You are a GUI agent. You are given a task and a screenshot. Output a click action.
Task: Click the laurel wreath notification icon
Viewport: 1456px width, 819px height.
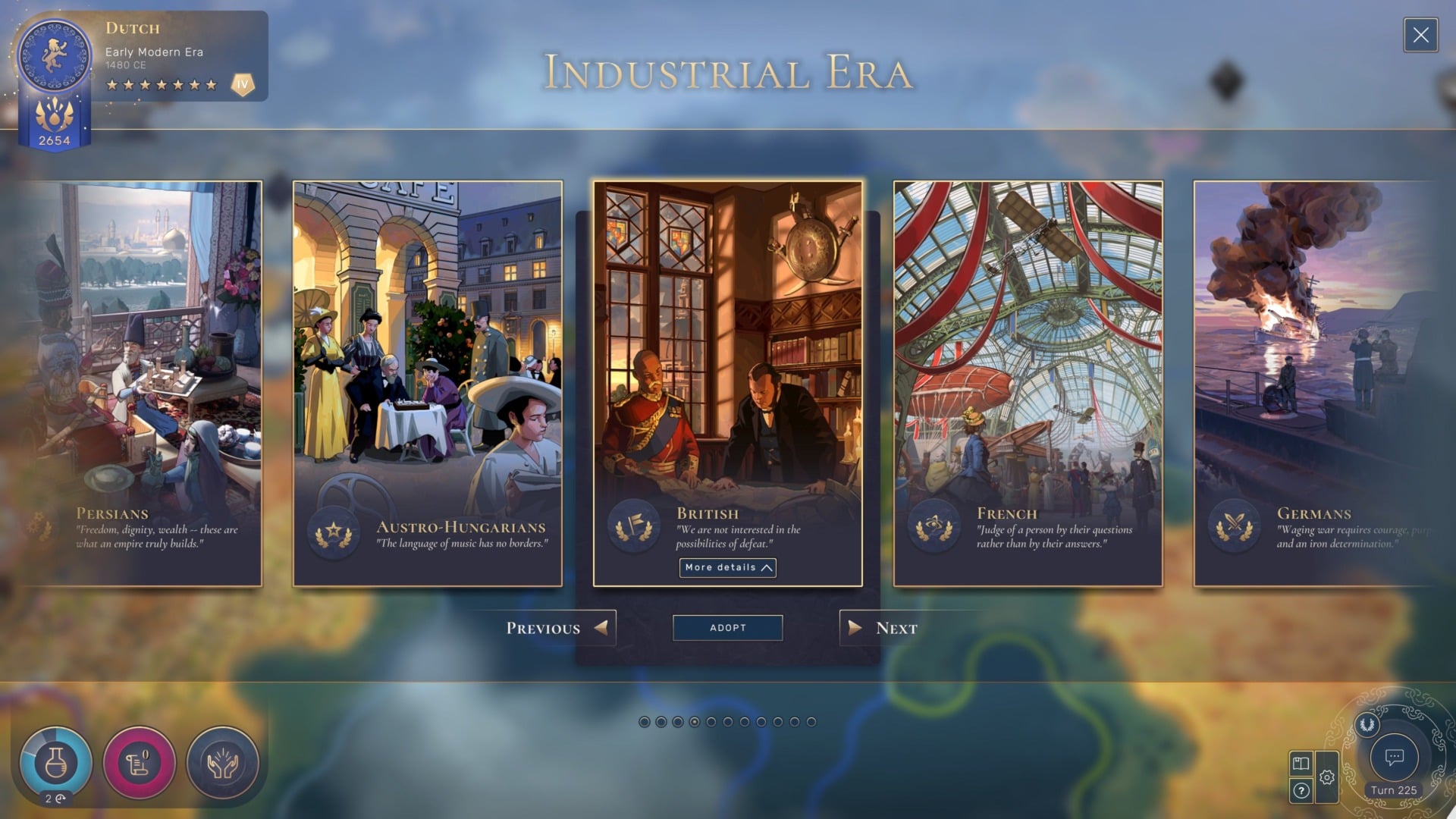[x=1367, y=724]
